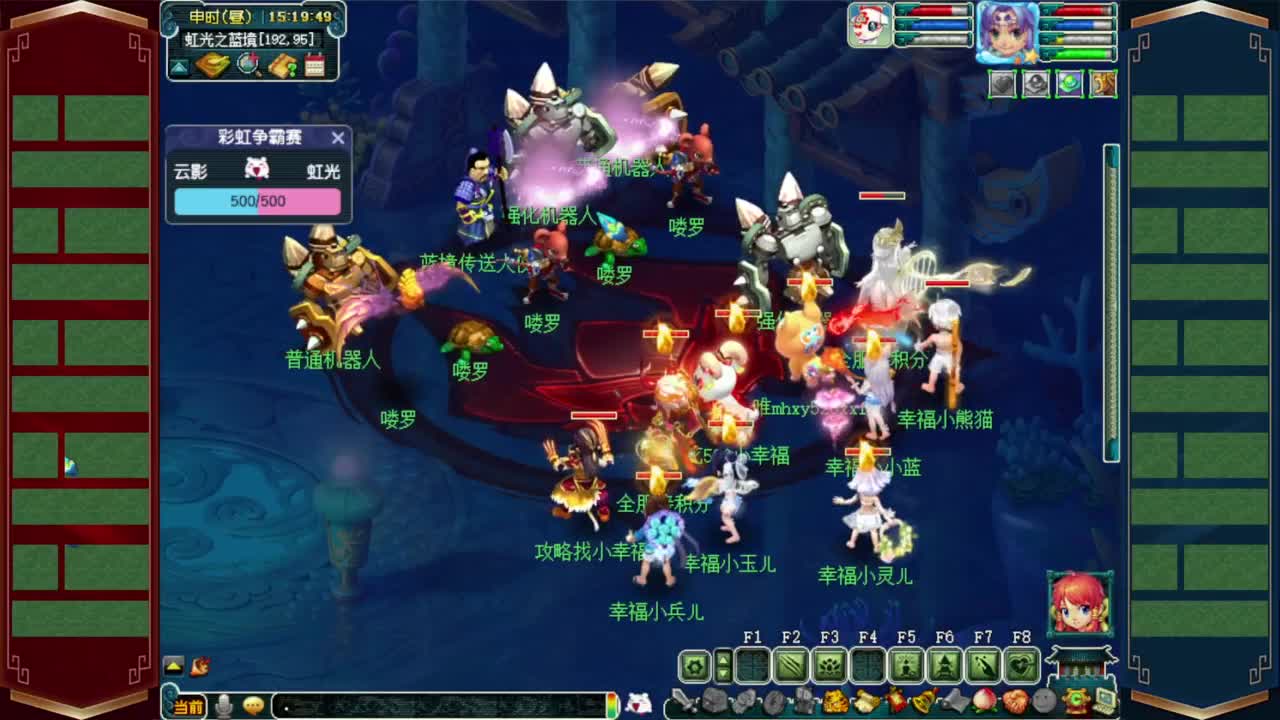1280x720 pixels.
Task: Select the F3 lotus skill icon
Action: (830, 665)
